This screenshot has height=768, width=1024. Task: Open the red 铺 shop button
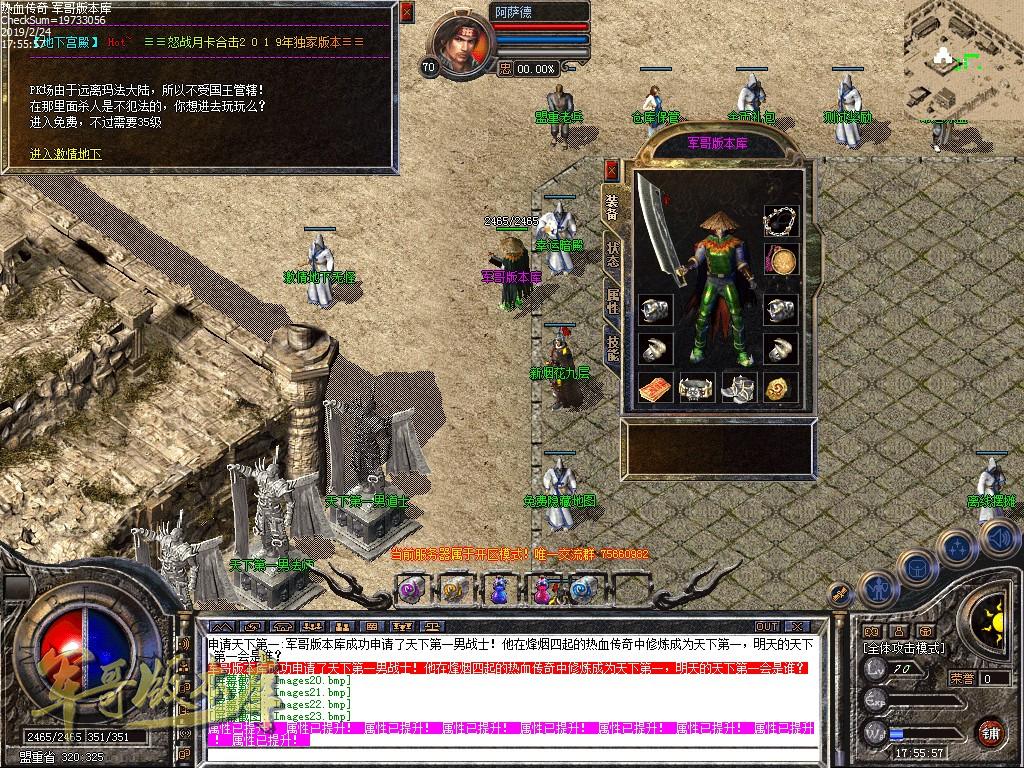point(991,731)
